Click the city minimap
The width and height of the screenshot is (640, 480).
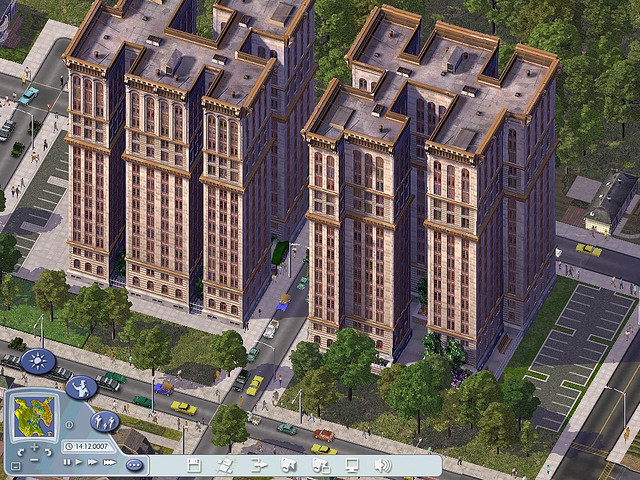pyautogui.click(x=34, y=412)
